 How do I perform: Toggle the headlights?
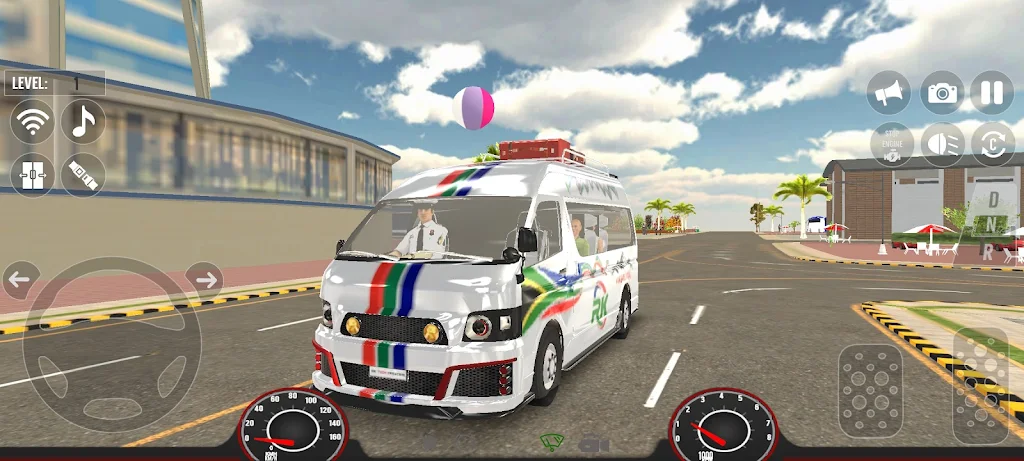click(942, 144)
